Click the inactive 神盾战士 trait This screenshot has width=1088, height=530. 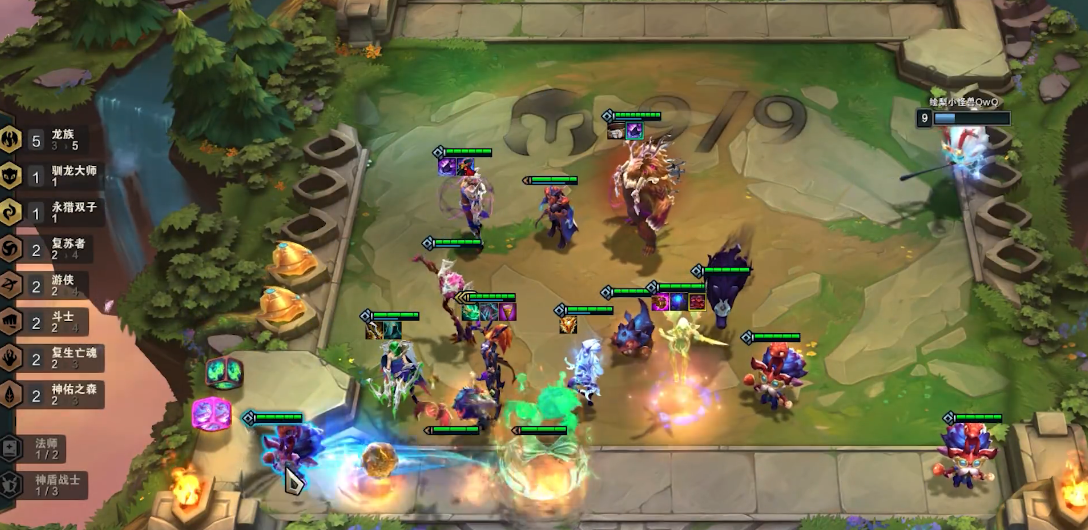pyautogui.click(x=45, y=485)
